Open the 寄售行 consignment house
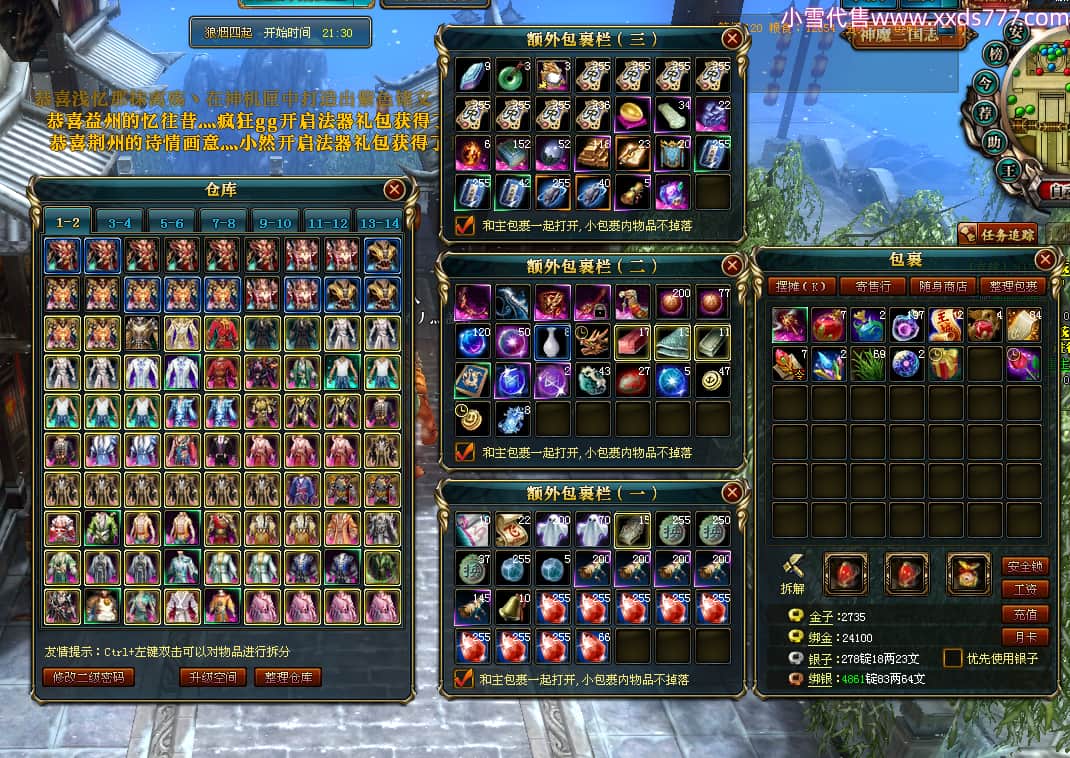 (872, 286)
